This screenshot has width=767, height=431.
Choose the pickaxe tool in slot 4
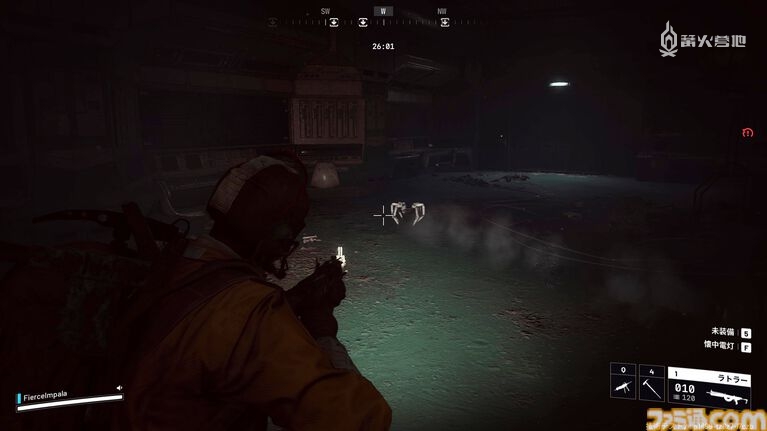click(651, 385)
